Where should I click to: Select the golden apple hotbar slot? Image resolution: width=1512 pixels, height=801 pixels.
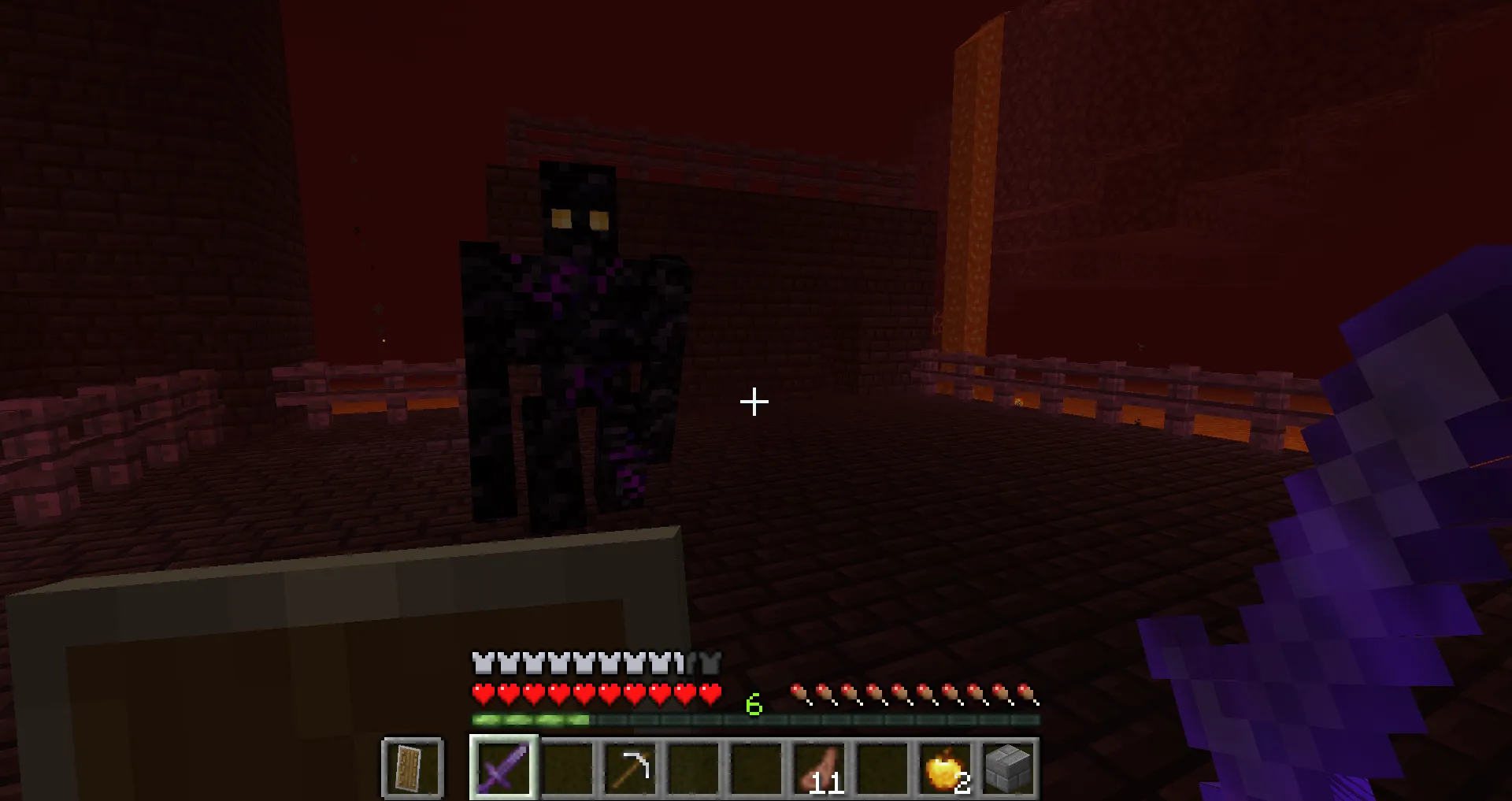pyautogui.click(x=945, y=767)
